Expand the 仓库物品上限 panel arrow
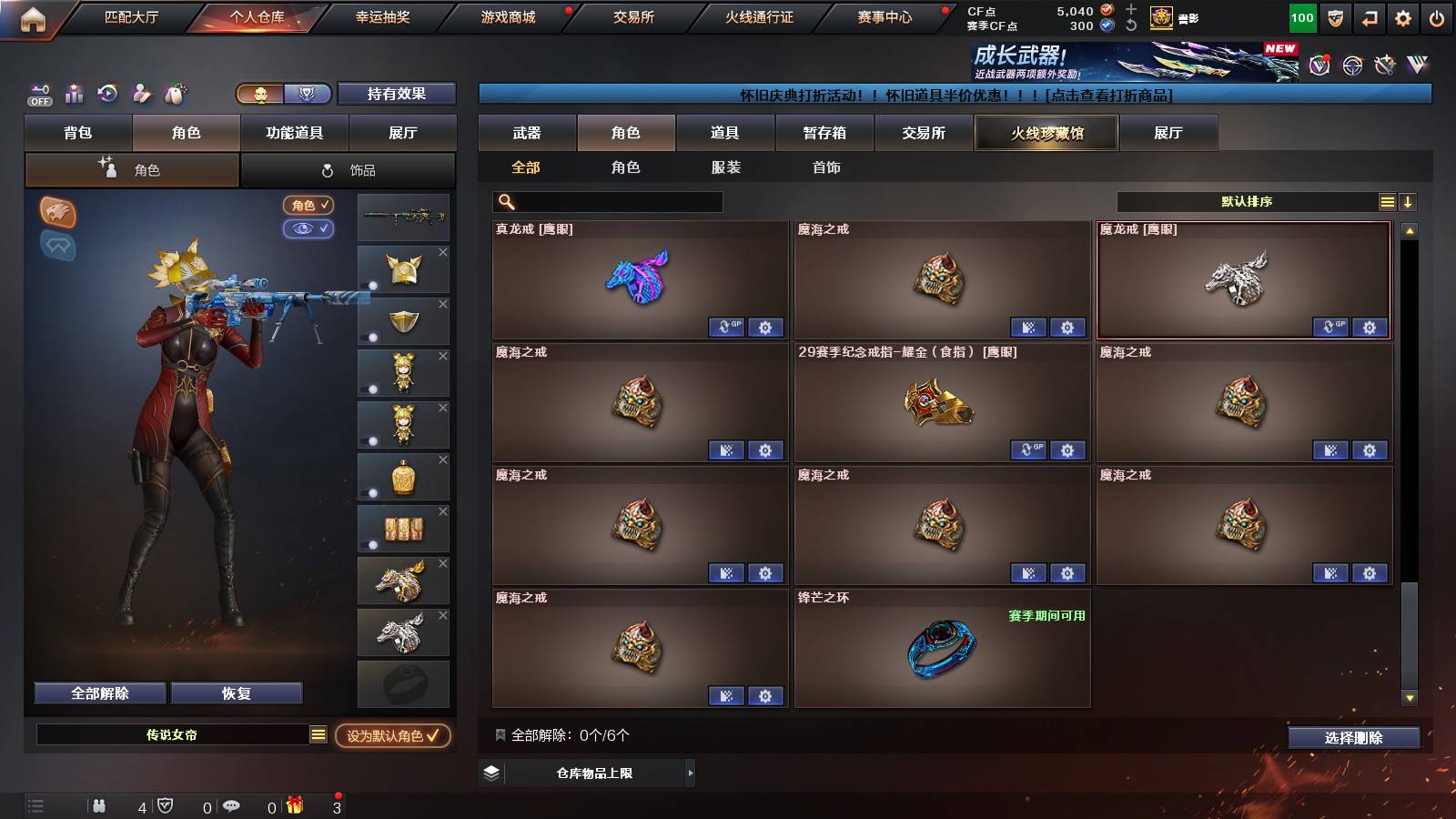This screenshot has height=819, width=1456. pyautogui.click(x=690, y=773)
